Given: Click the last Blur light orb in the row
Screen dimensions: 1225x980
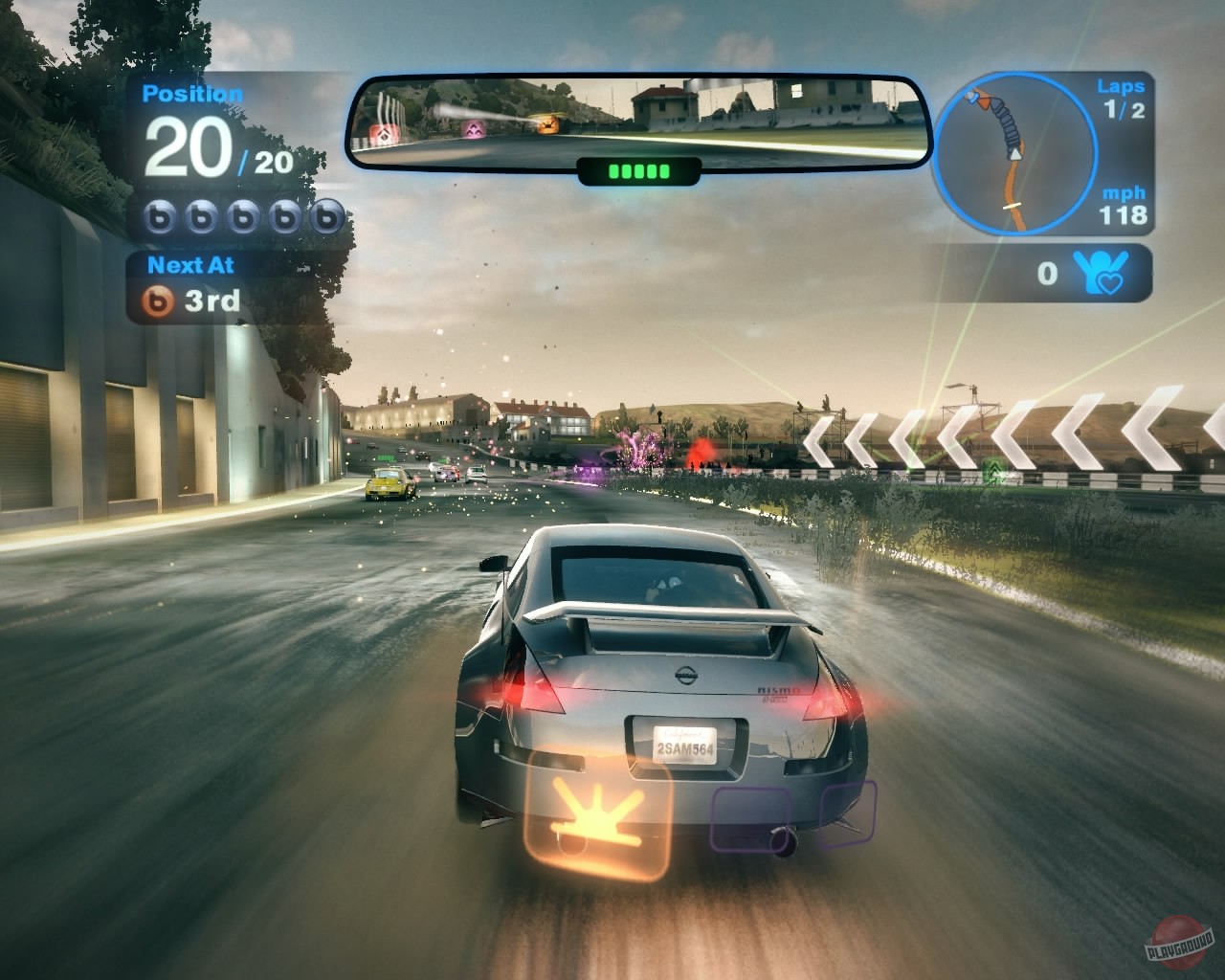Looking at the screenshot, I should pos(324,217).
